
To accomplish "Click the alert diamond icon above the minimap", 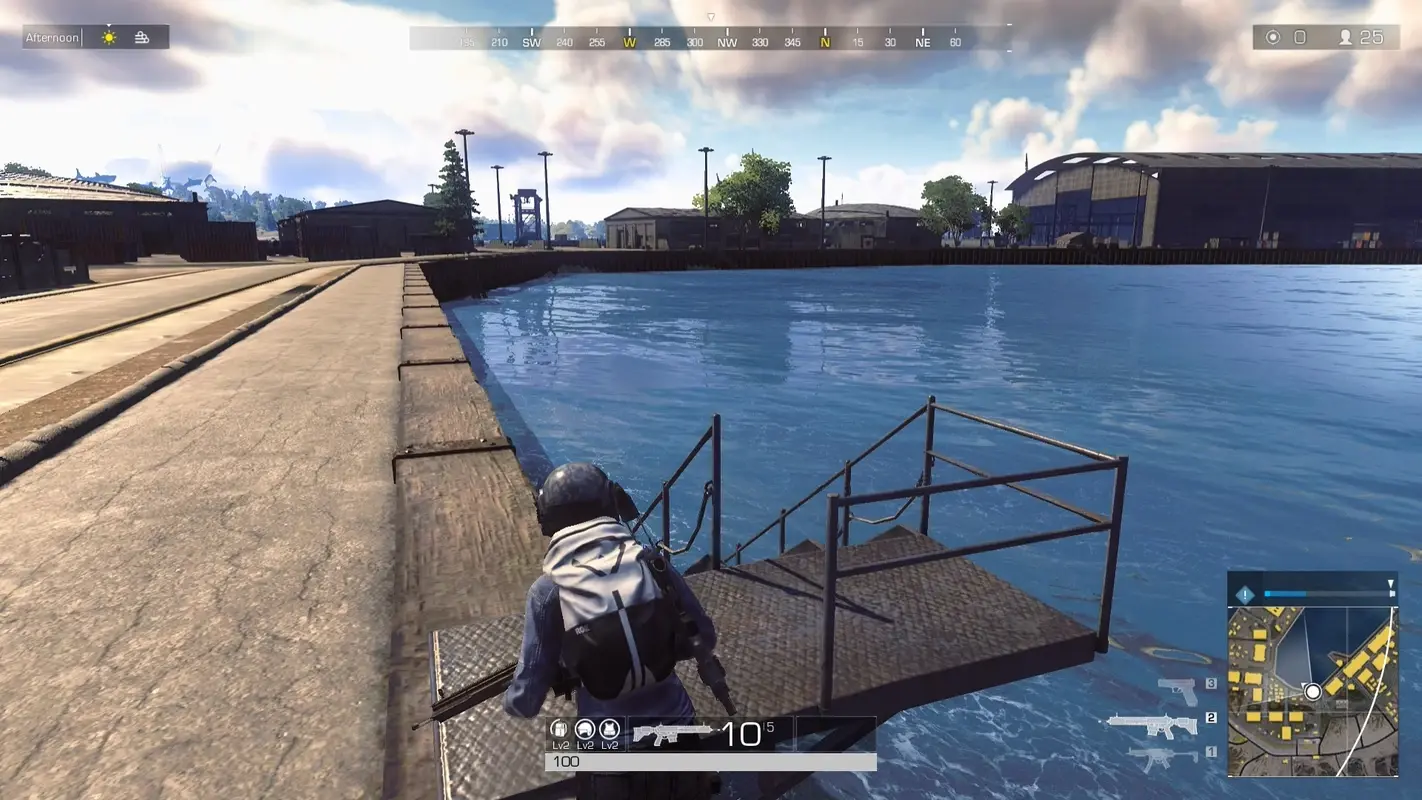I will (x=1243, y=592).
